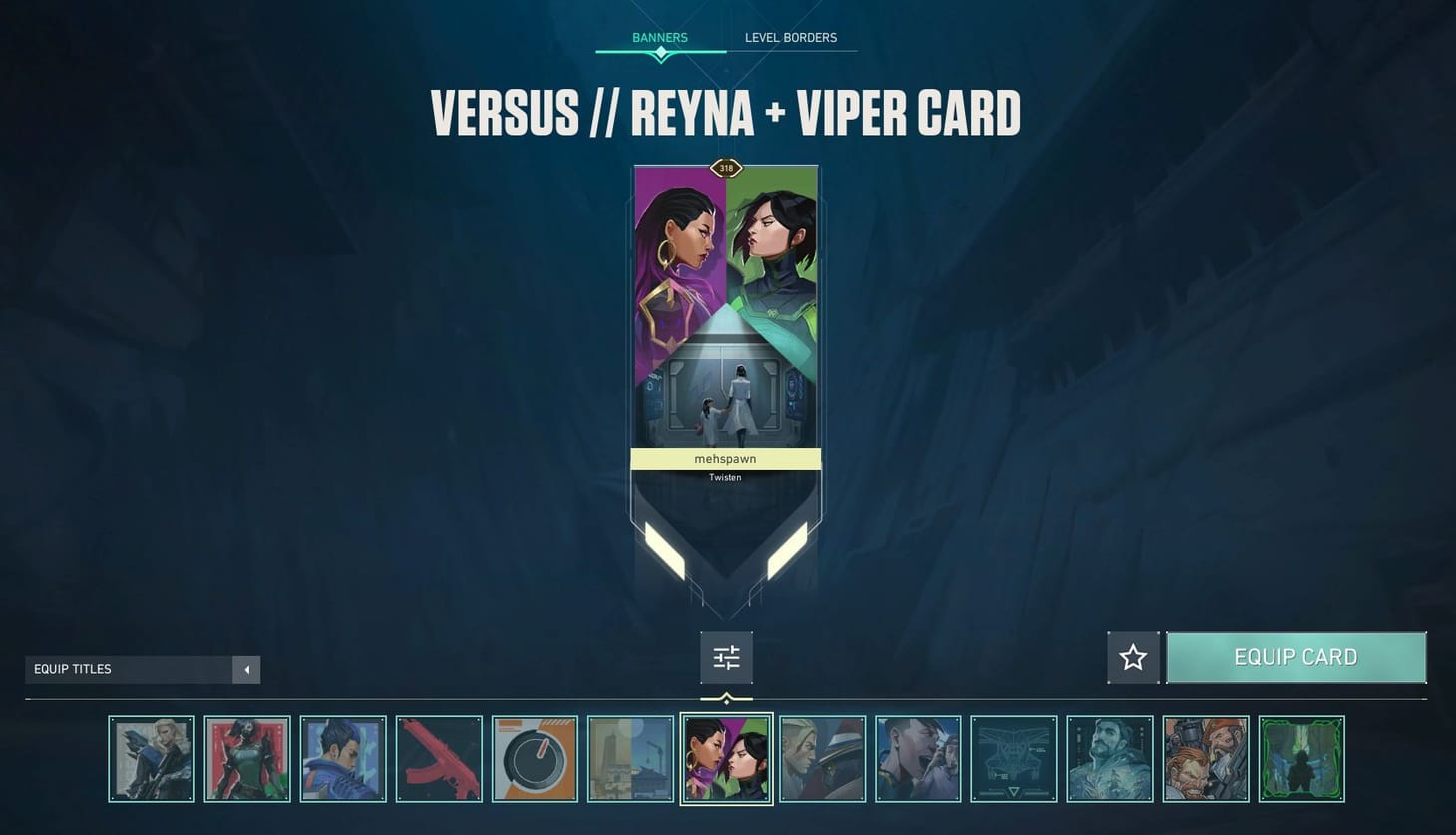
Task: Select the orange radio knob card thumbnail
Action: coord(535,758)
